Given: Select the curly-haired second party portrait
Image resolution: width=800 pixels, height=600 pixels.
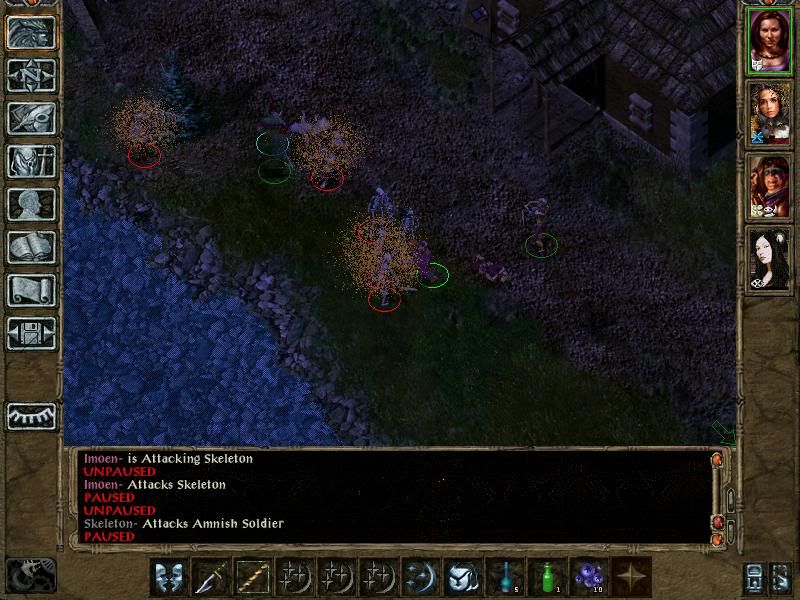Looking at the screenshot, I should click(x=769, y=114).
